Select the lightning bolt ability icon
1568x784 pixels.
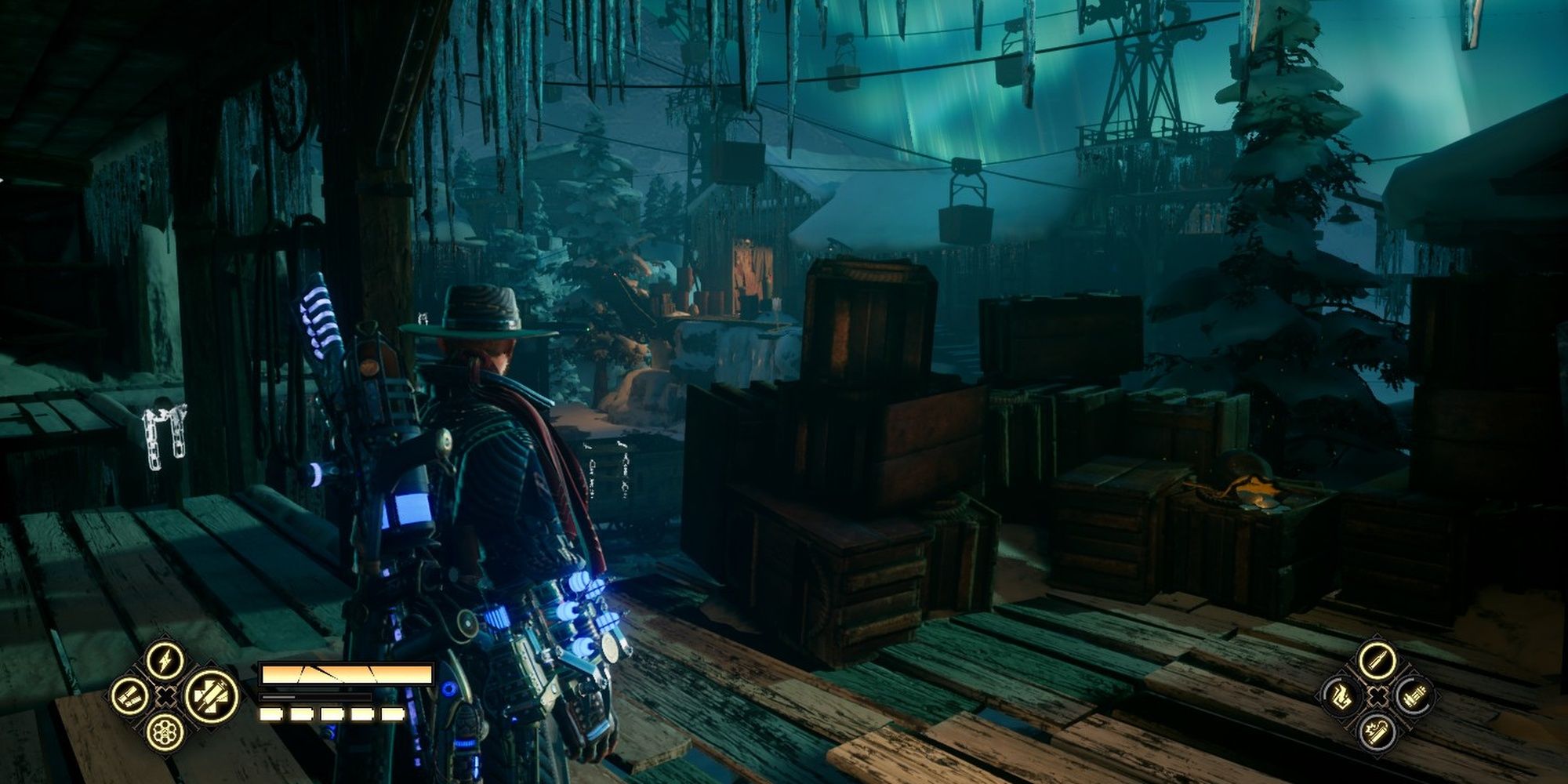coord(165,661)
